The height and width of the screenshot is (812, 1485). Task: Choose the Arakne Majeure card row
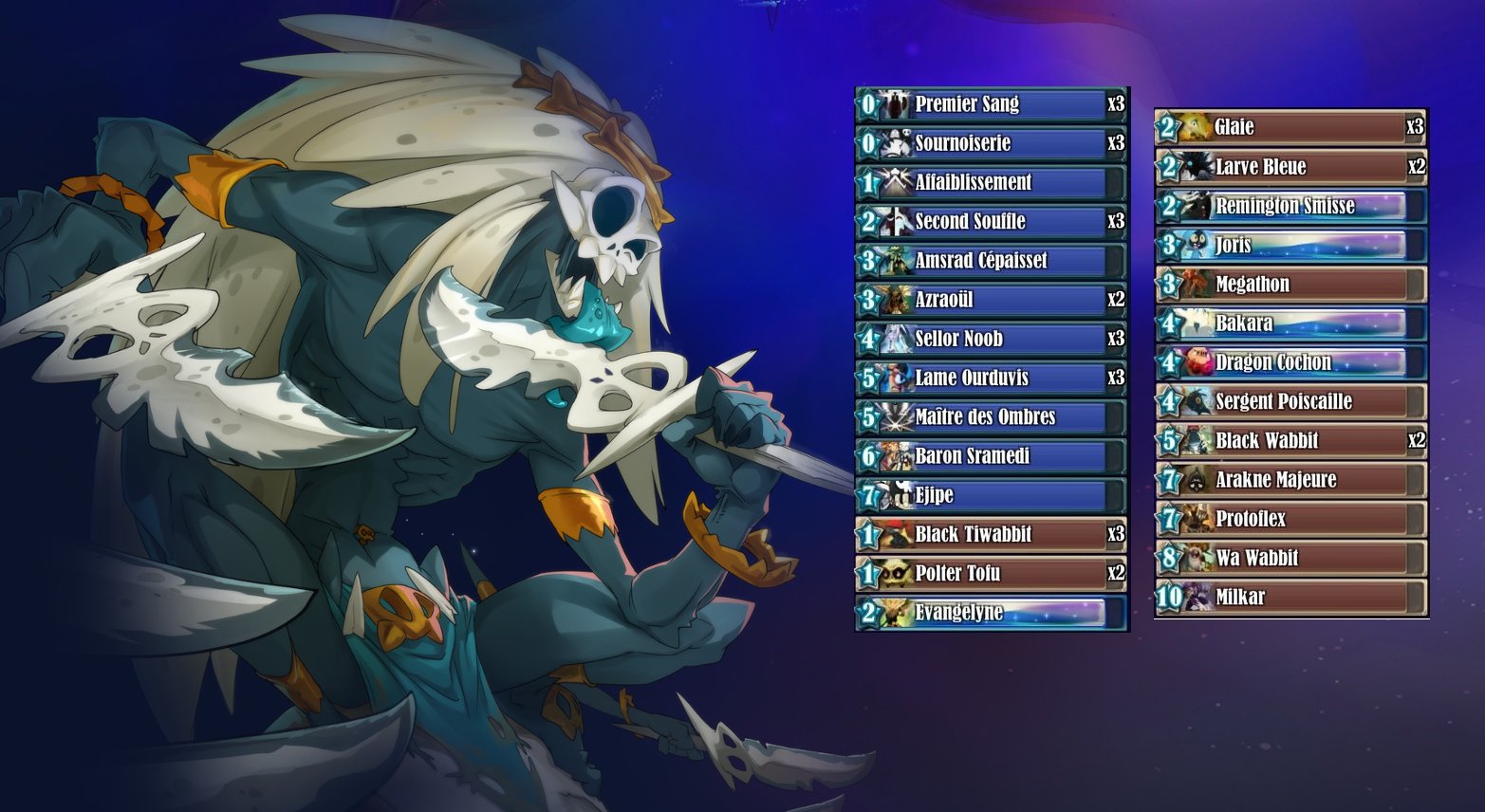point(1290,479)
